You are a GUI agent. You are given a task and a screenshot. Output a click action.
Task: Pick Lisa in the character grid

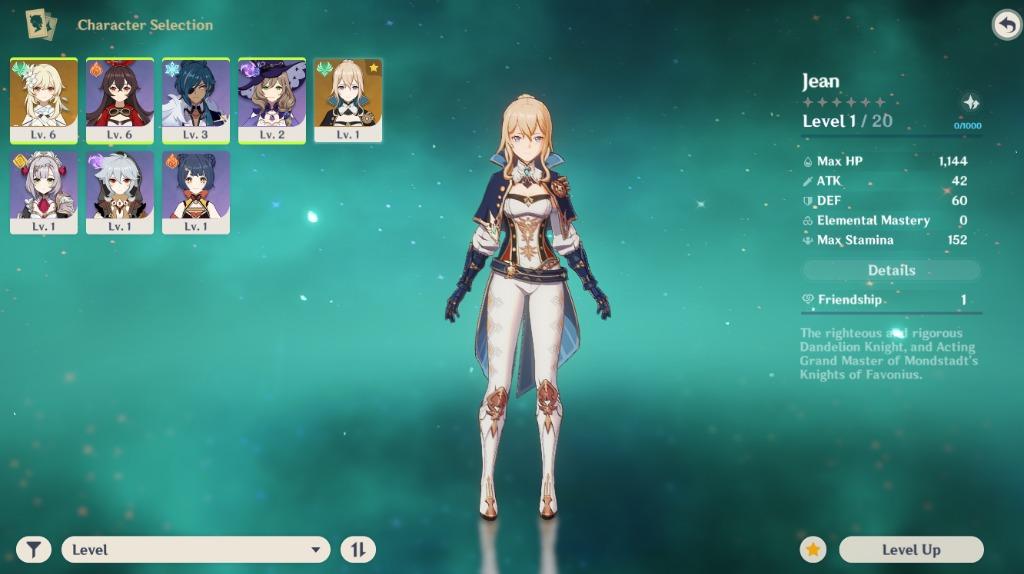(x=272, y=98)
